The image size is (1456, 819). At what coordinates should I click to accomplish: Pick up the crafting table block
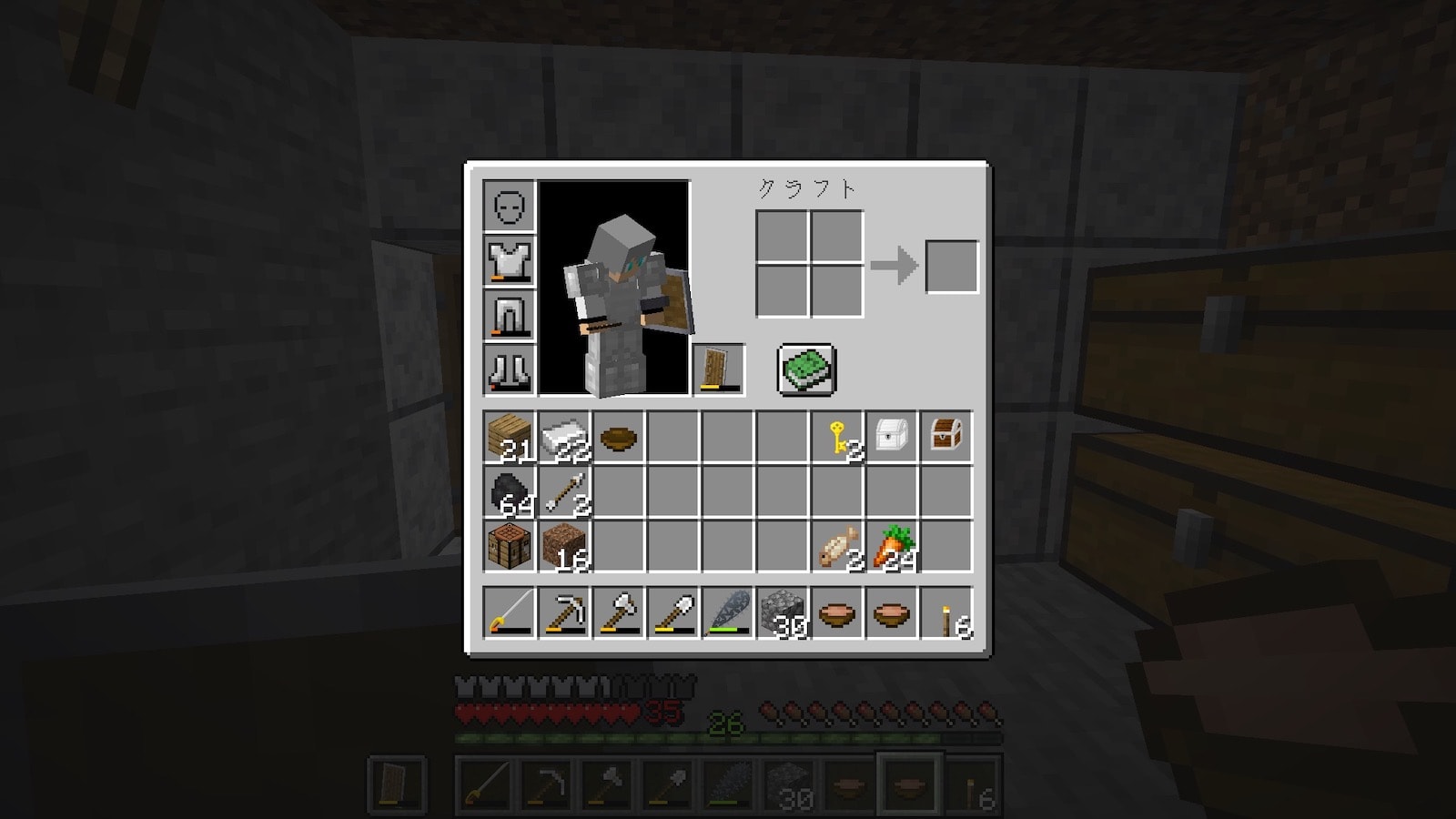pos(510,547)
